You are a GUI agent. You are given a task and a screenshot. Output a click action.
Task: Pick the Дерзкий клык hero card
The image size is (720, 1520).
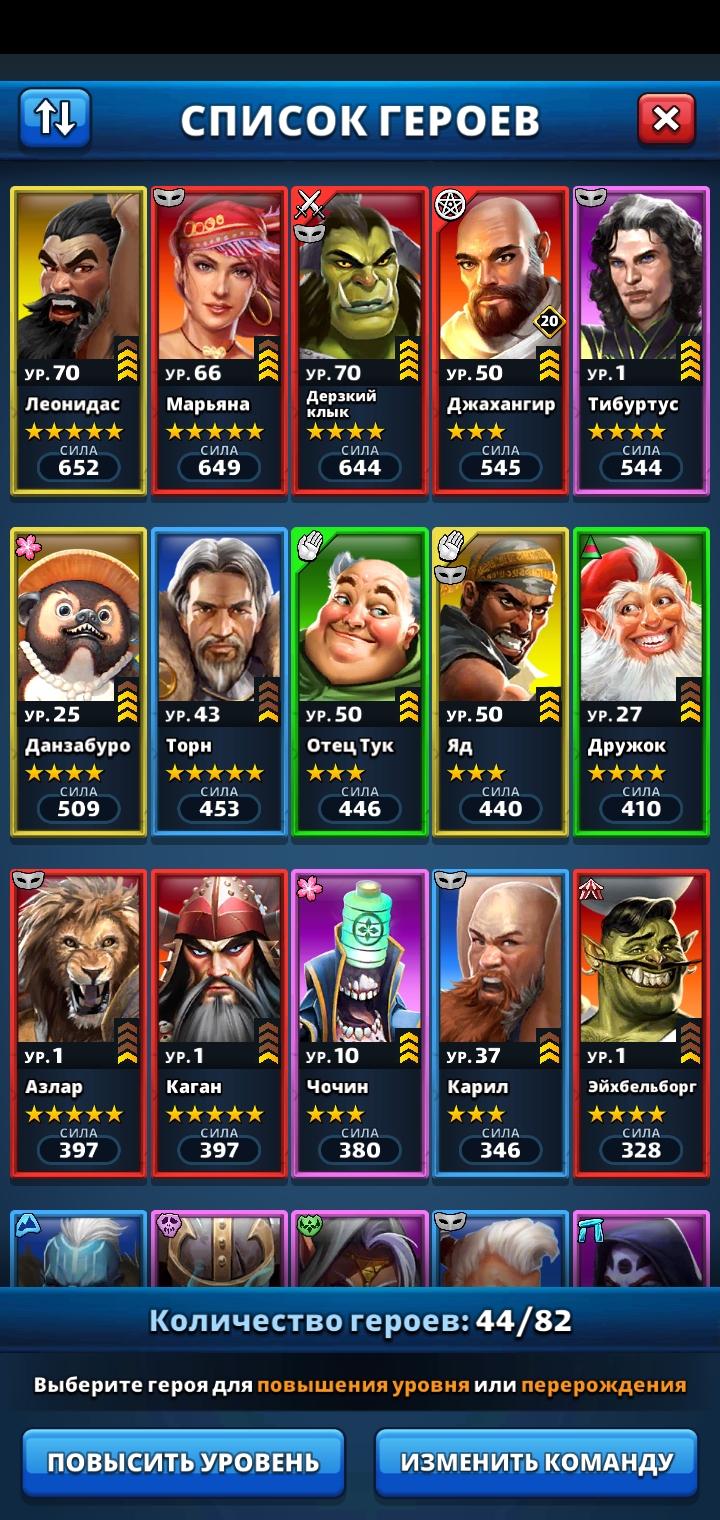360,340
